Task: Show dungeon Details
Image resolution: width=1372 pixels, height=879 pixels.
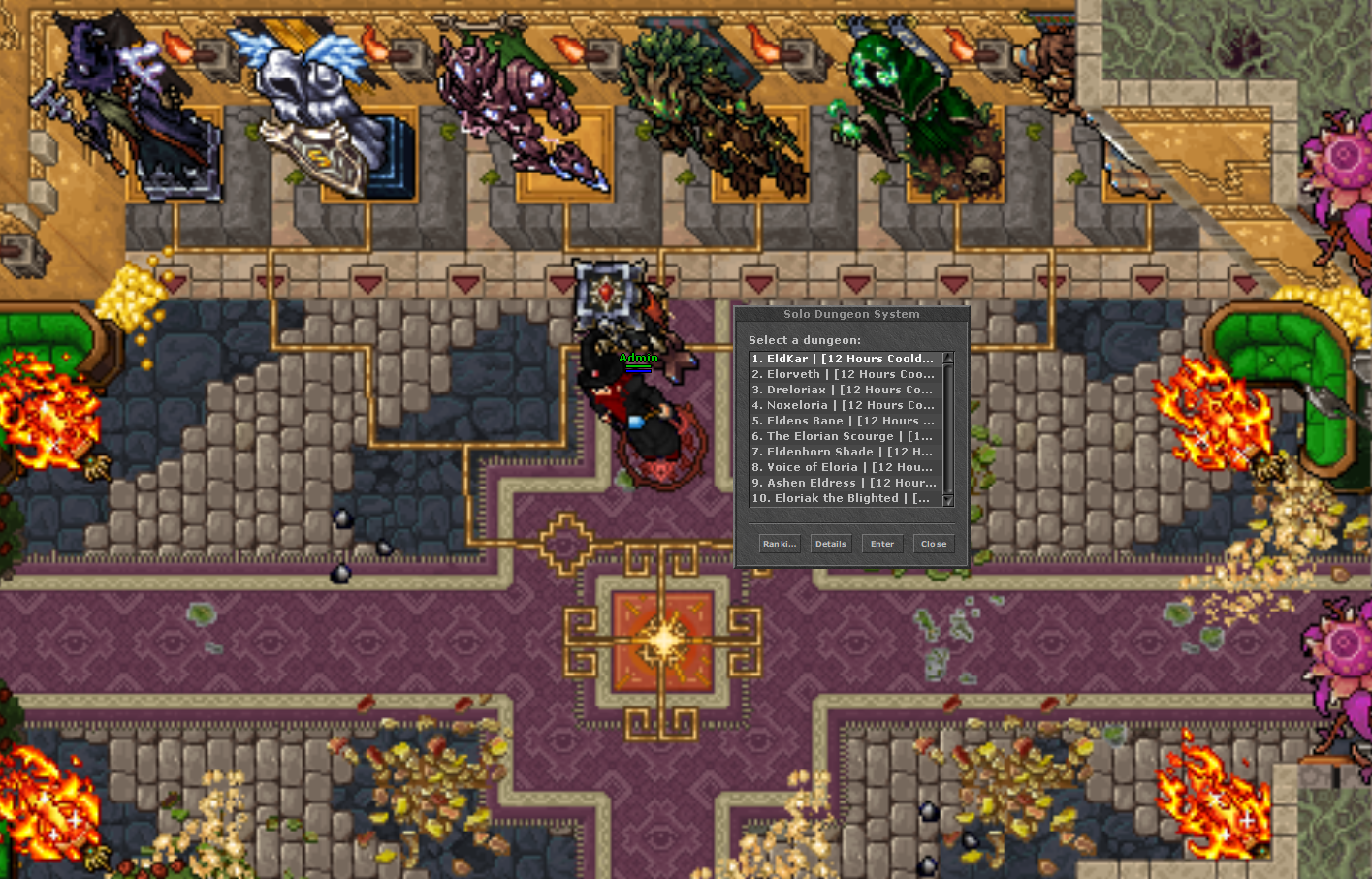Action: click(831, 544)
